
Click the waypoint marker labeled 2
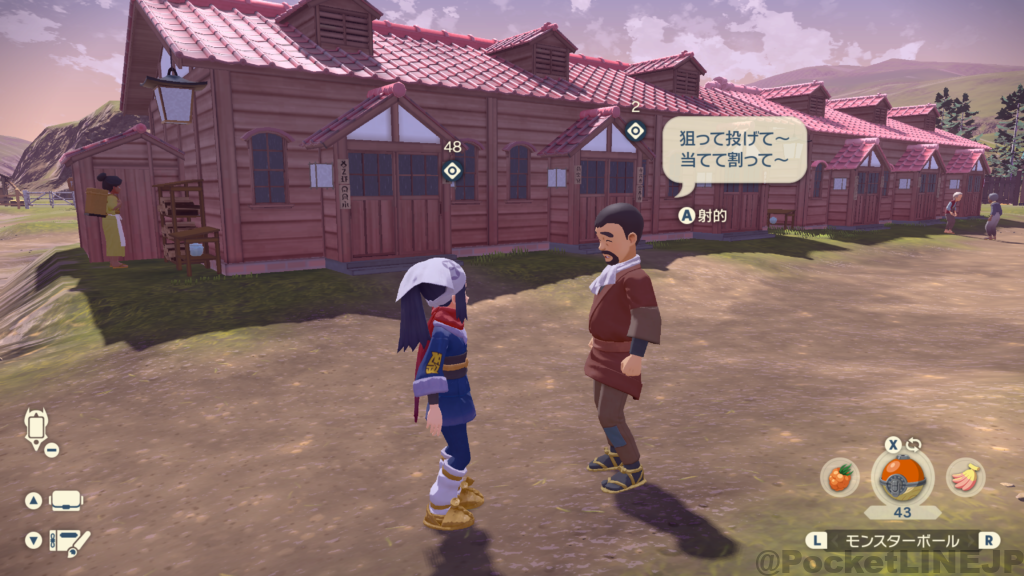tap(635, 129)
